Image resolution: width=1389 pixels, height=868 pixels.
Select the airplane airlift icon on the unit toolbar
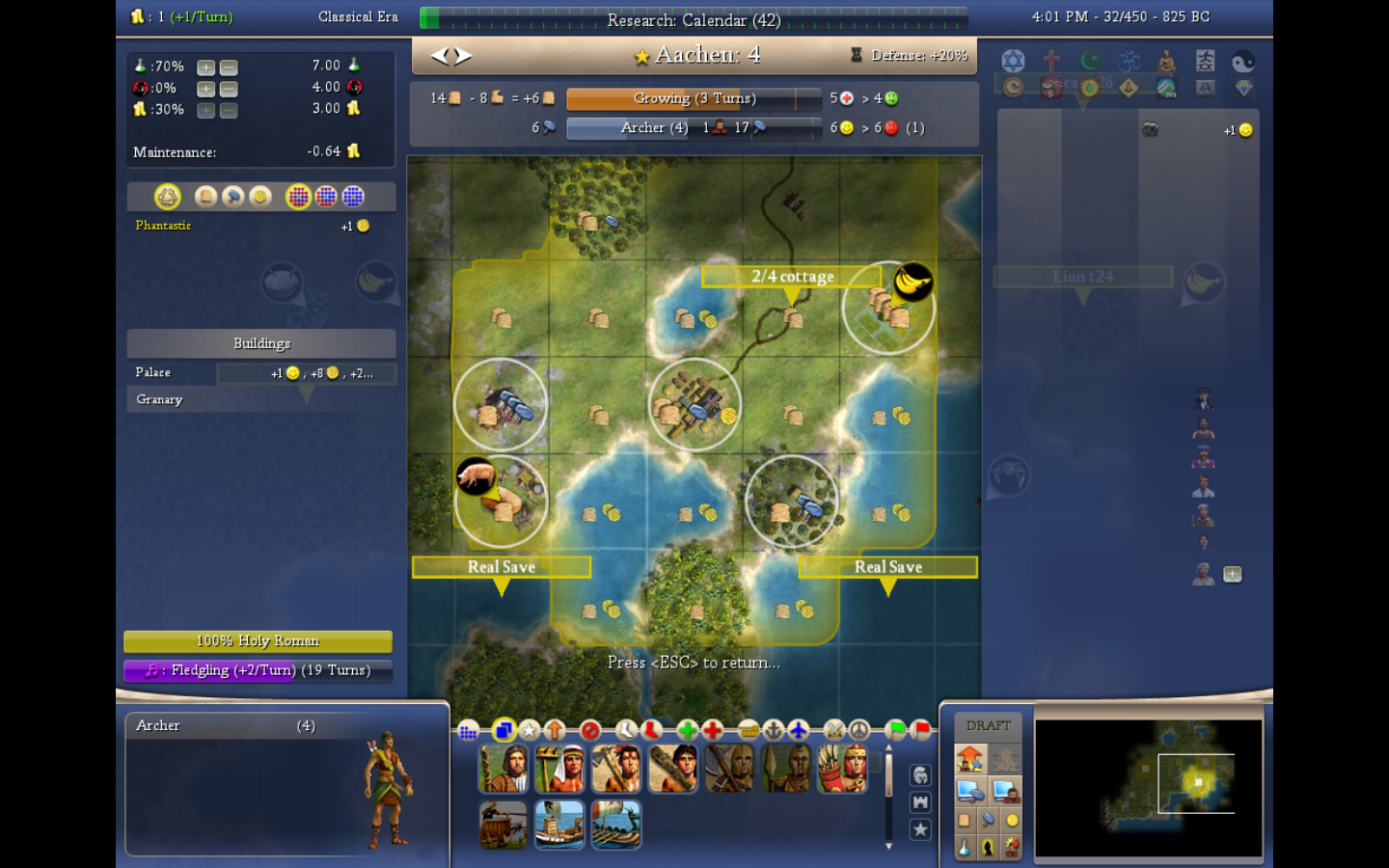[x=799, y=730]
